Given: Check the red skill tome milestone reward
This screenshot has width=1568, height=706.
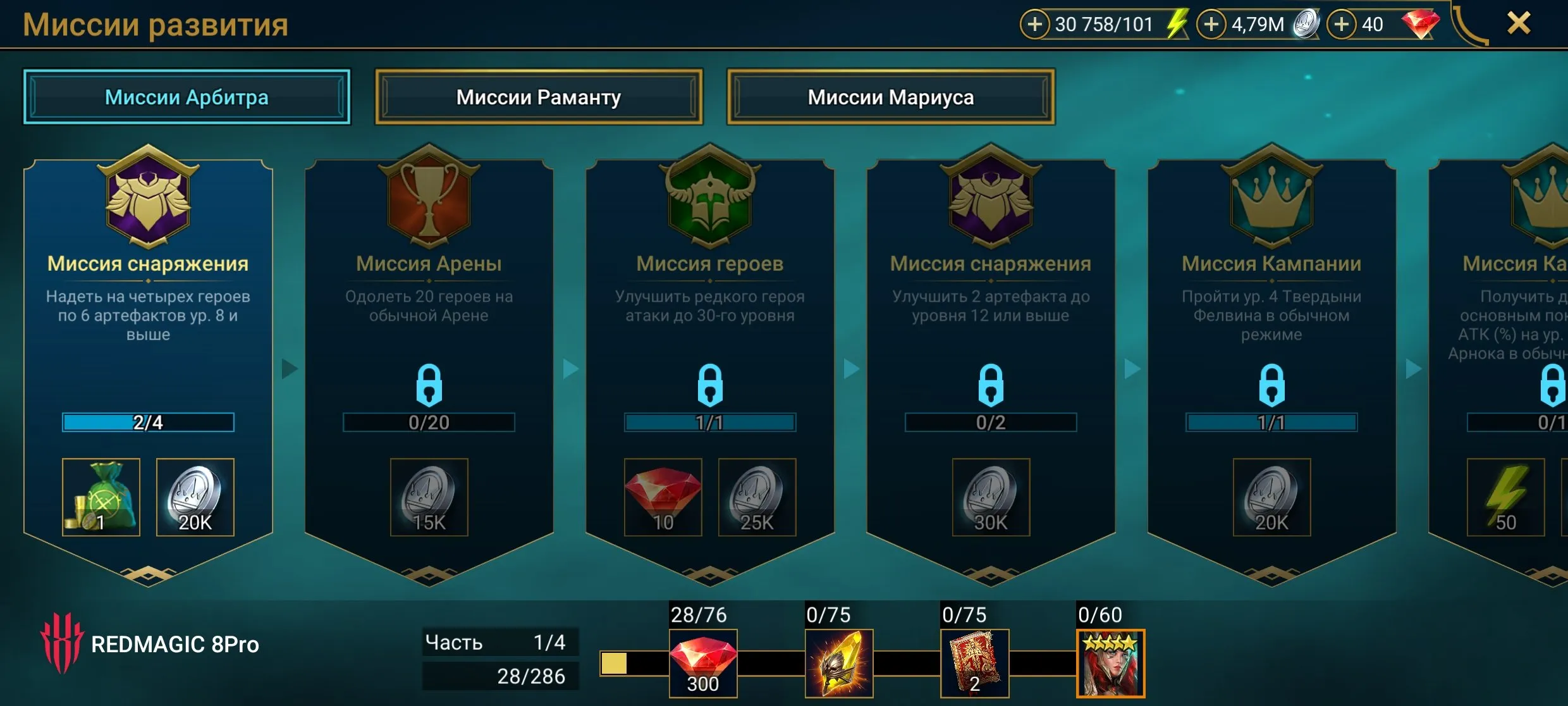Looking at the screenshot, I should pyautogui.click(x=974, y=663).
